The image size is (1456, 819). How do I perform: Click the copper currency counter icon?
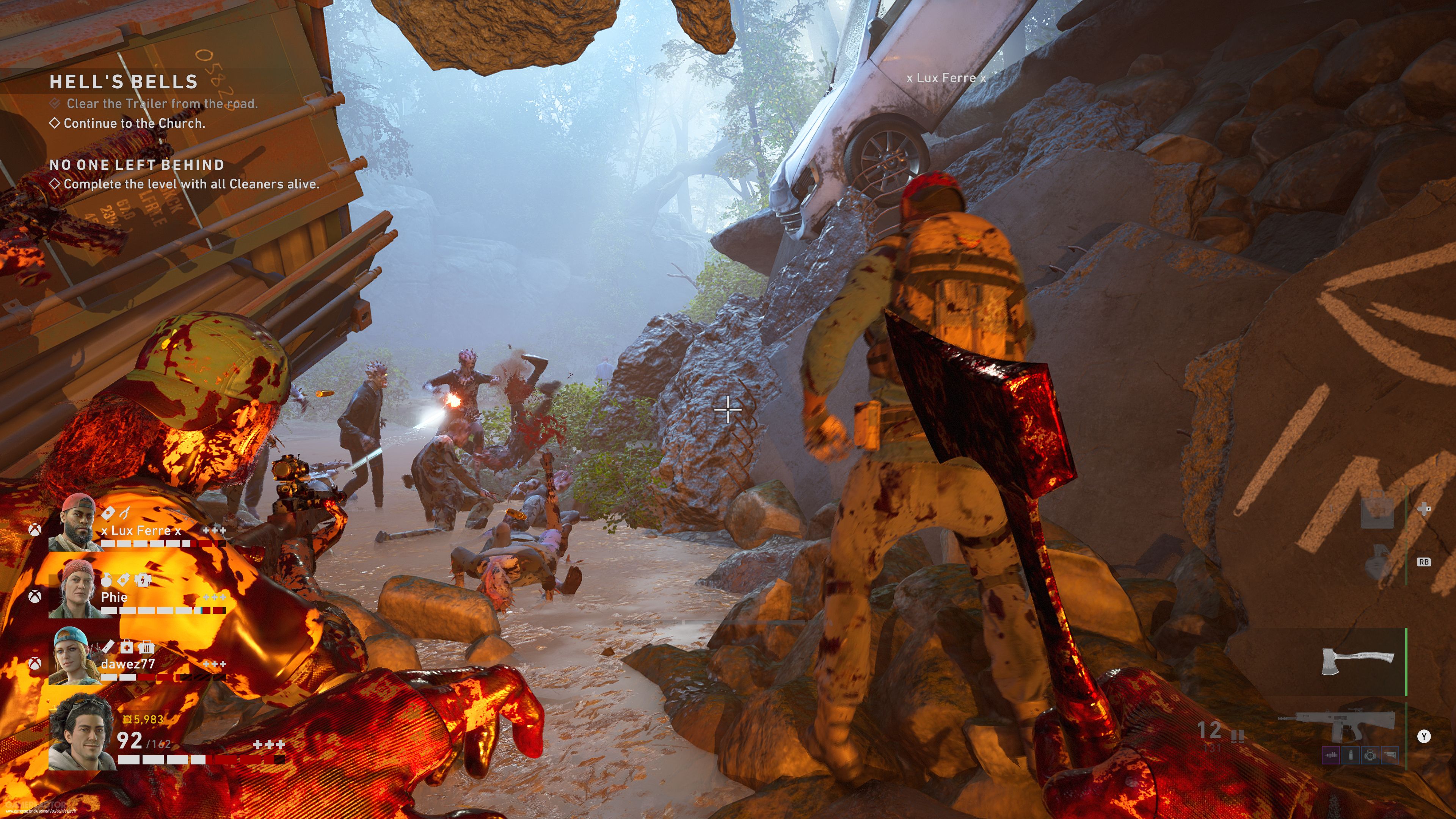(x=127, y=720)
